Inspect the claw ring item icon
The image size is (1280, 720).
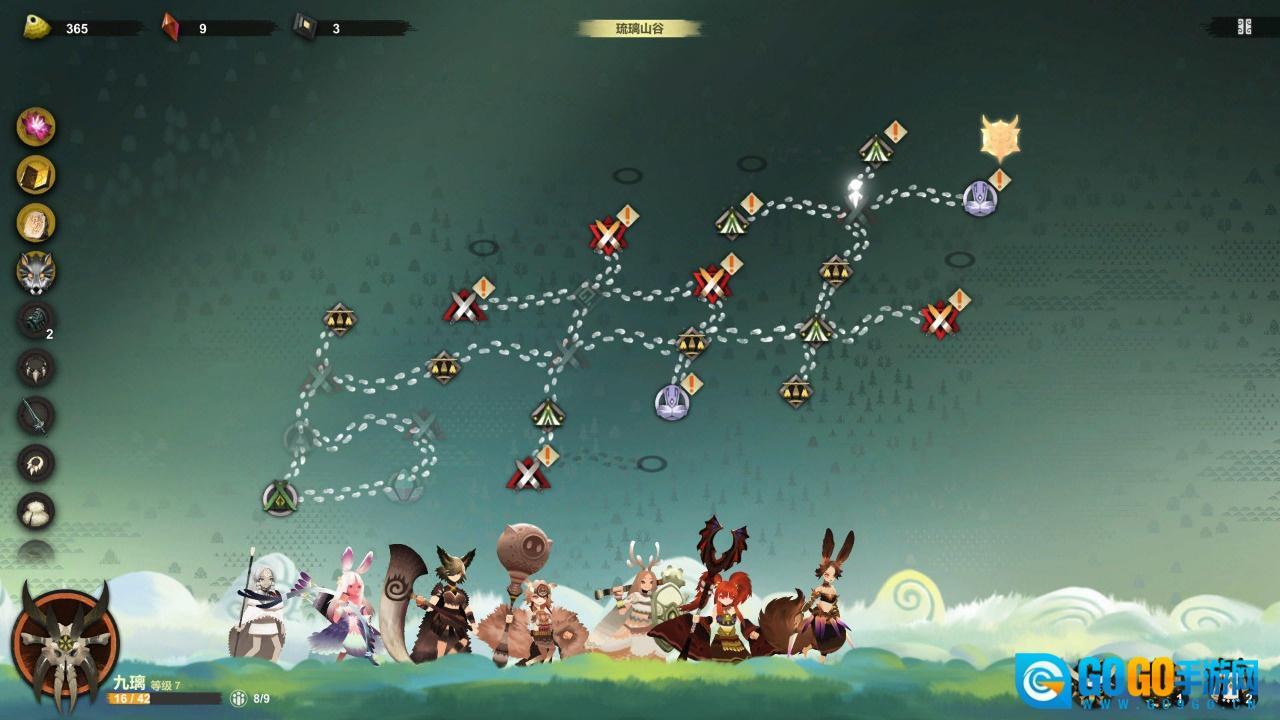click(36, 463)
